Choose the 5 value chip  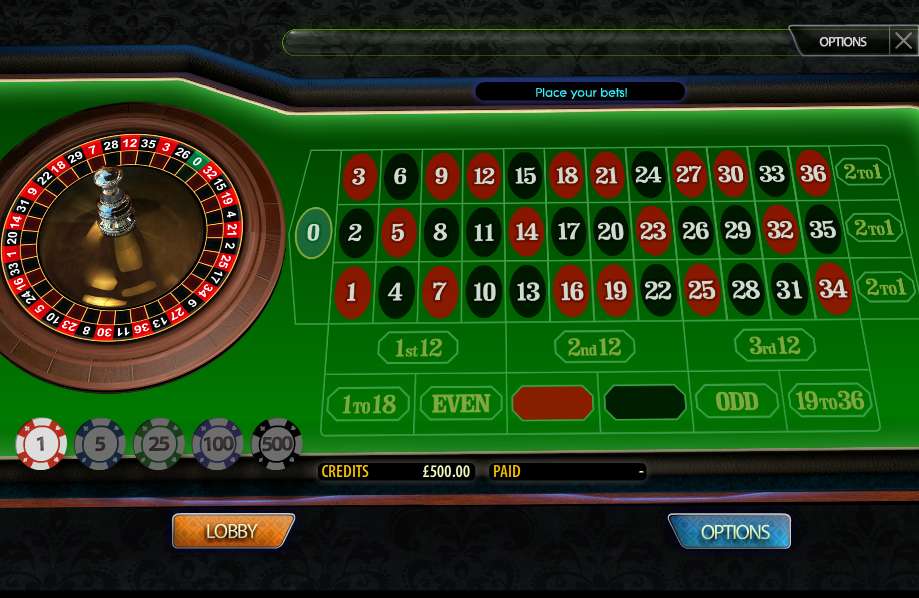100,445
